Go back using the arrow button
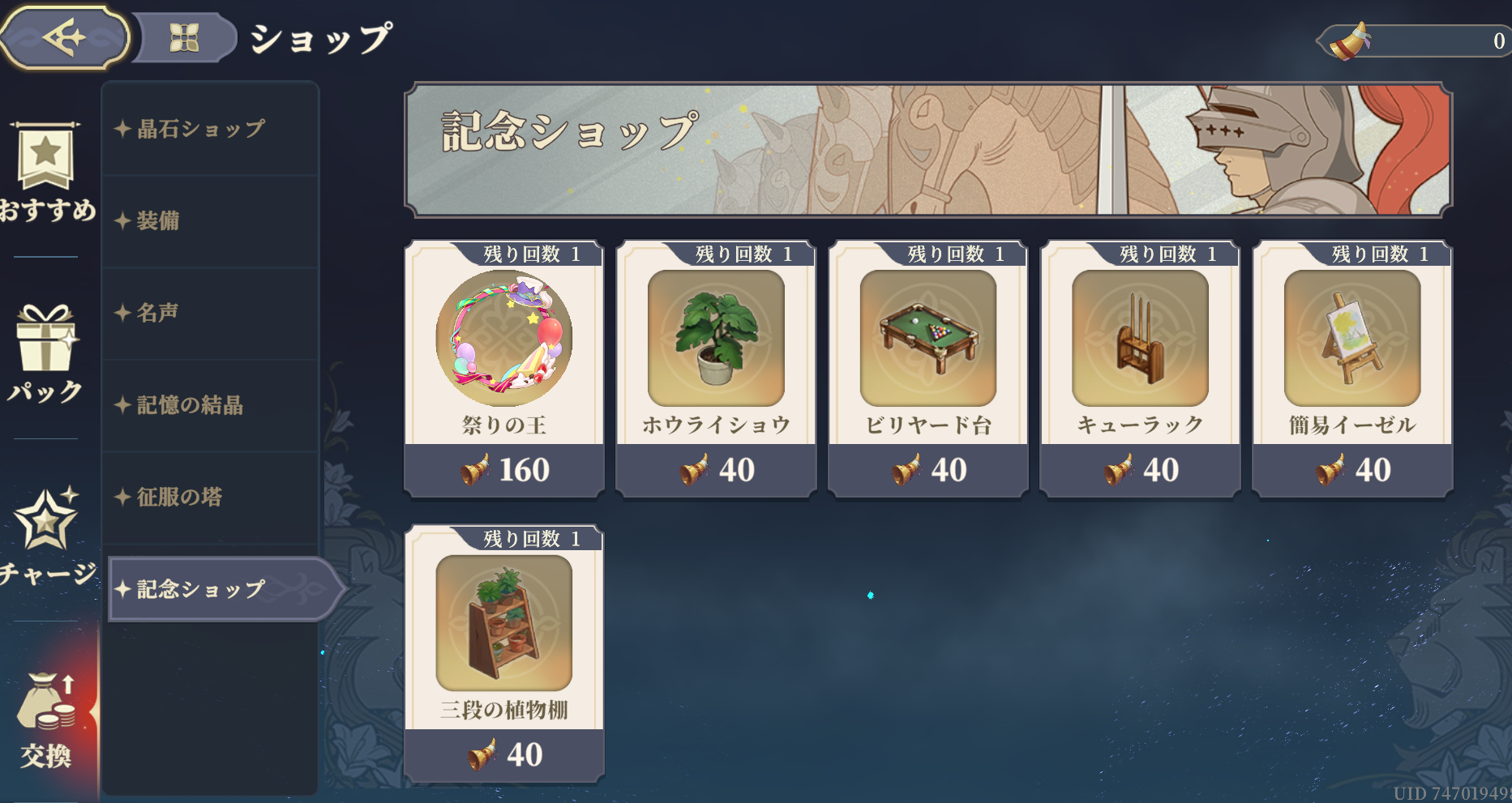1512x803 pixels. coord(65,37)
